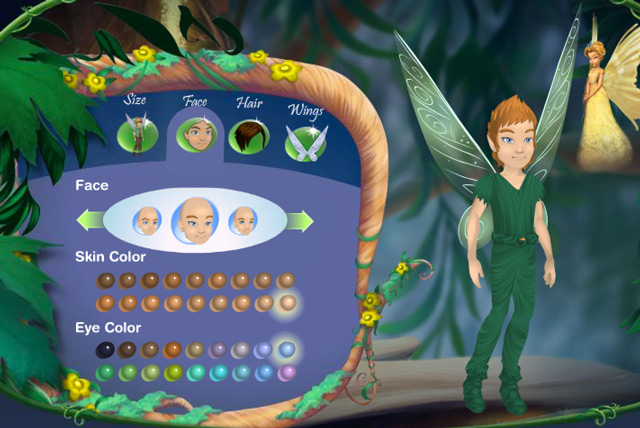Open the Hair tab
Screen dimensions: 640x428
(x=247, y=136)
